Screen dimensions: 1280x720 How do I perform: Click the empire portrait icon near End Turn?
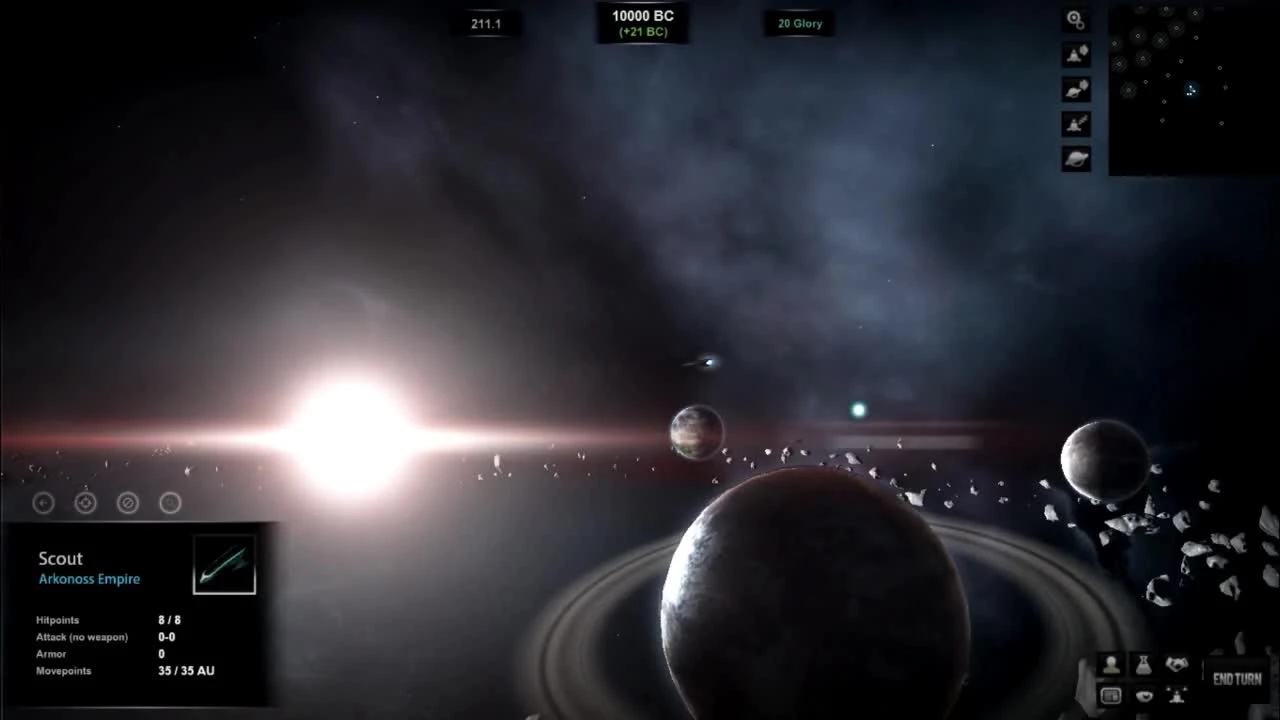coord(1111,665)
